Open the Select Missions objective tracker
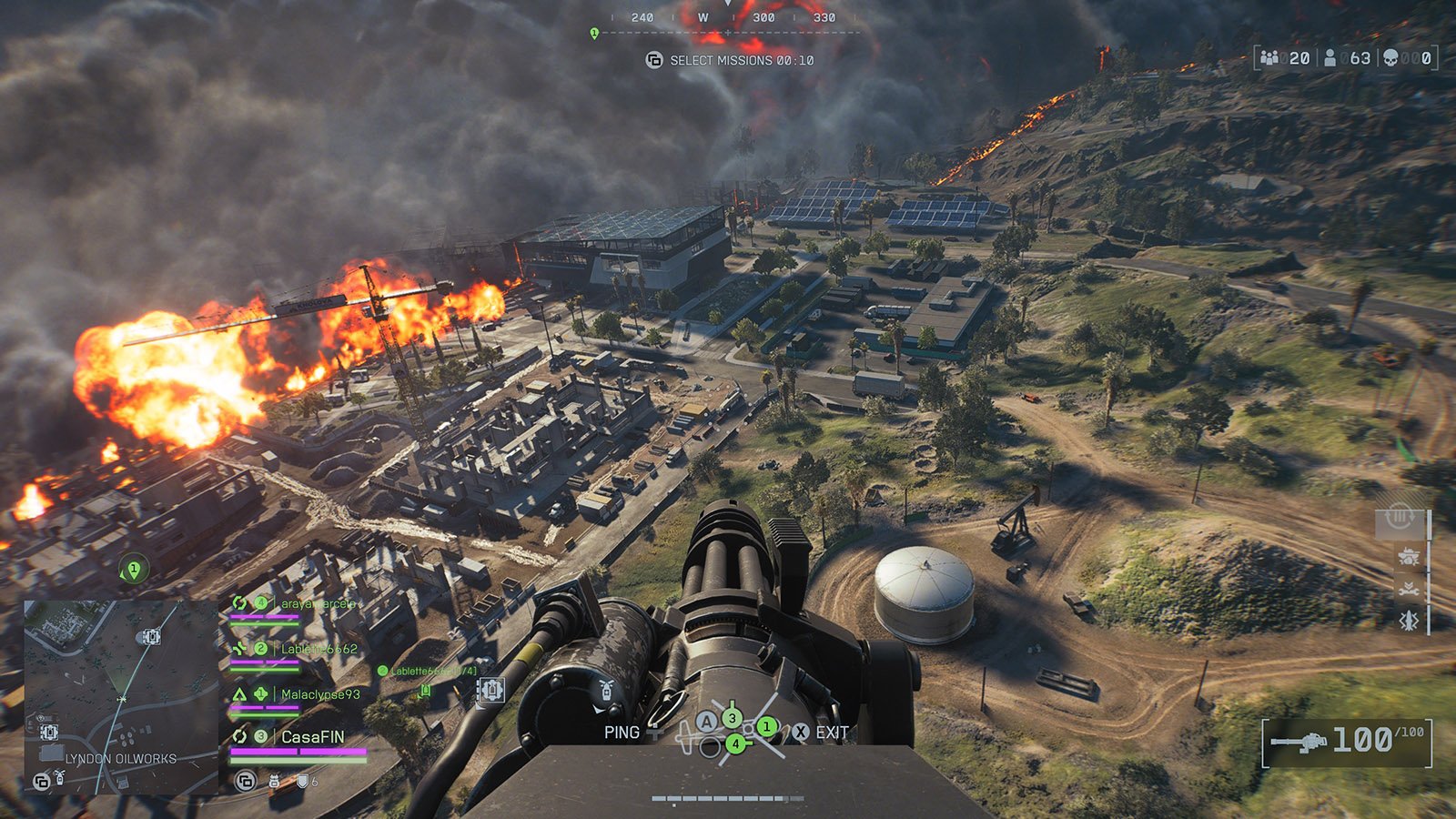The height and width of the screenshot is (819, 1456). (731, 60)
